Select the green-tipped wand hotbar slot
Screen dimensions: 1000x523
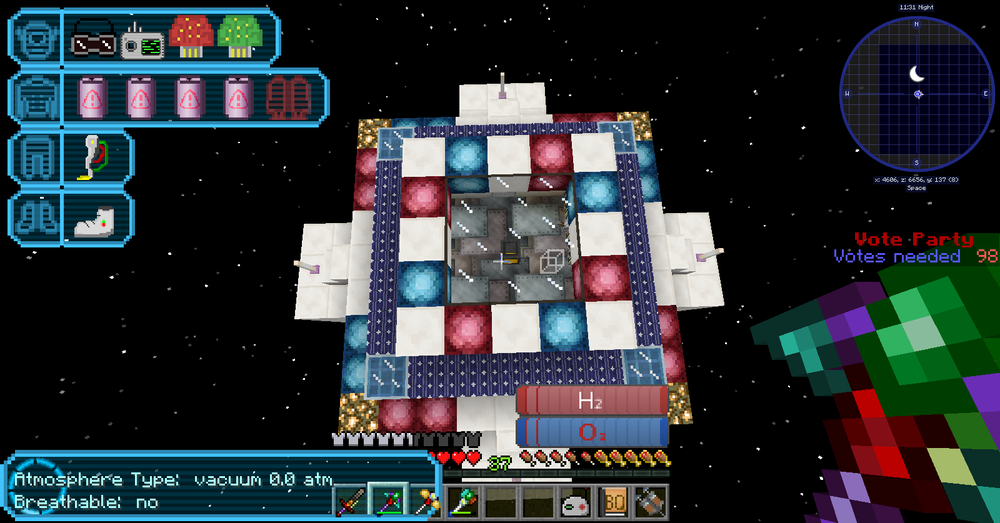click(x=465, y=500)
